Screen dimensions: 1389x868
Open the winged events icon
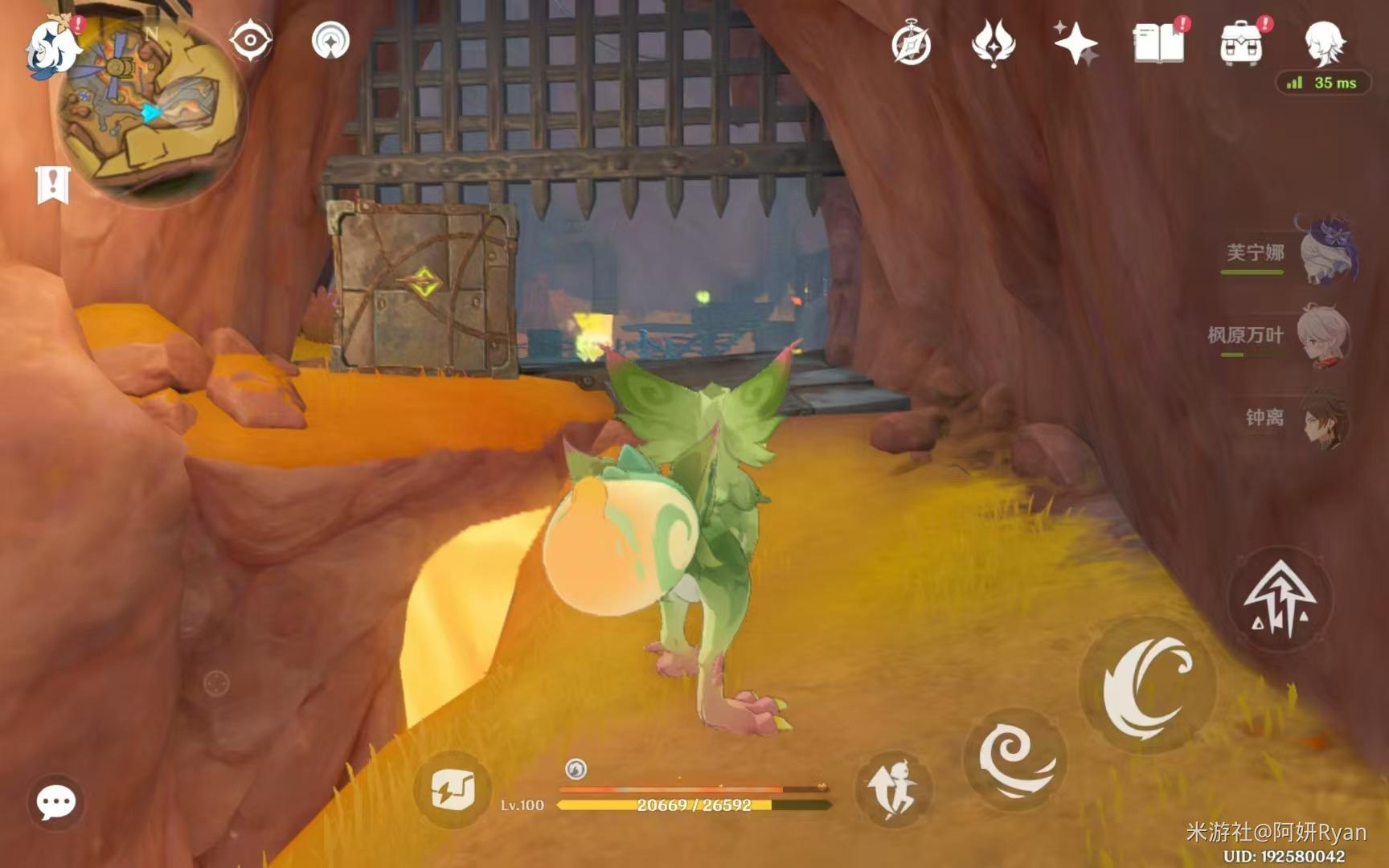tap(994, 42)
